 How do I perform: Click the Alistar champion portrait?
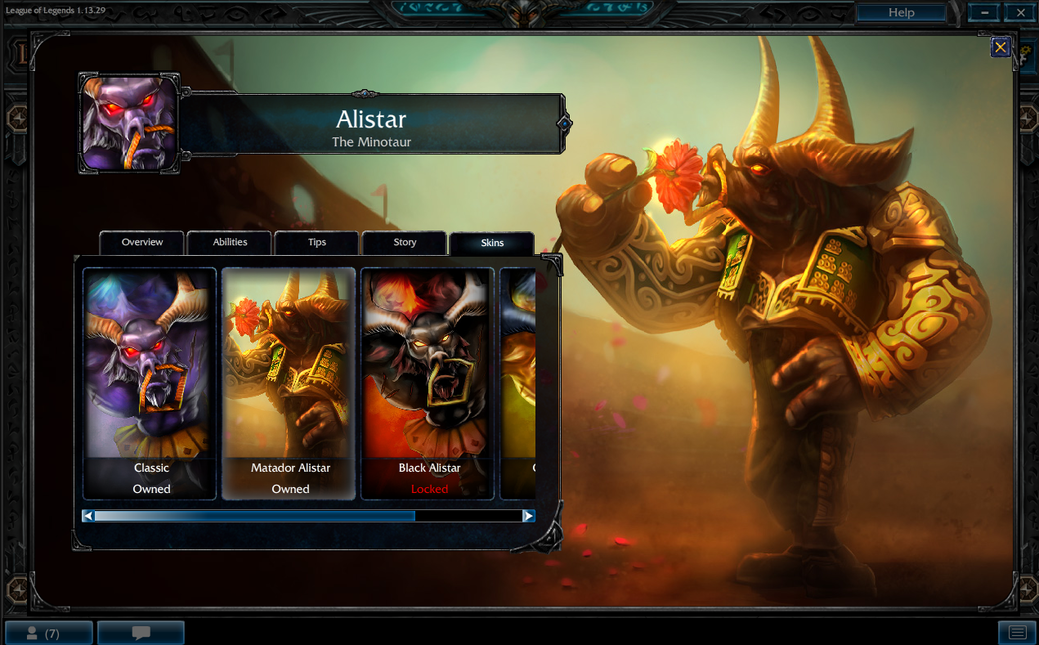pos(129,122)
